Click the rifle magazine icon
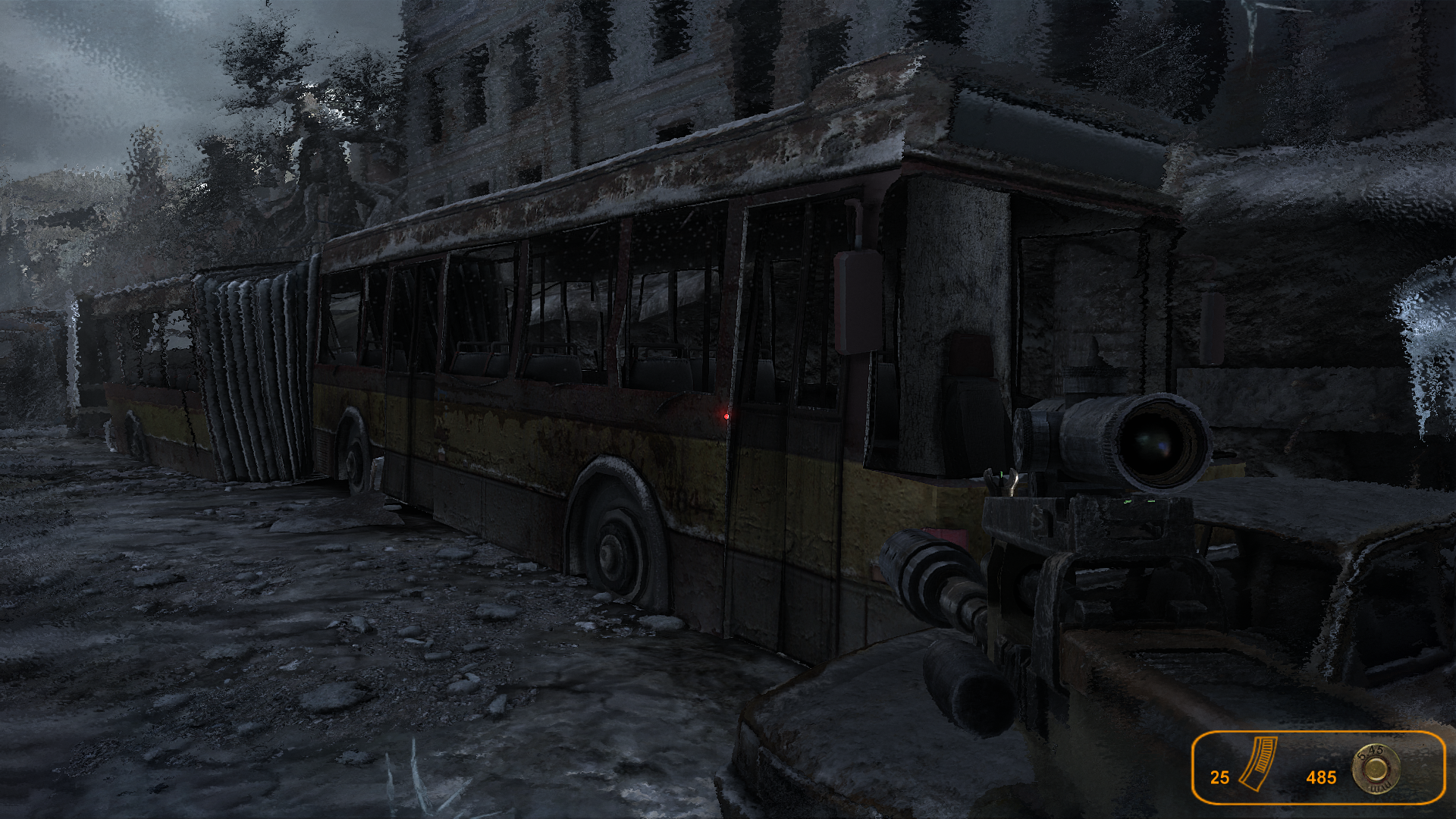1456x819 pixels. (x=1259, y=764)
